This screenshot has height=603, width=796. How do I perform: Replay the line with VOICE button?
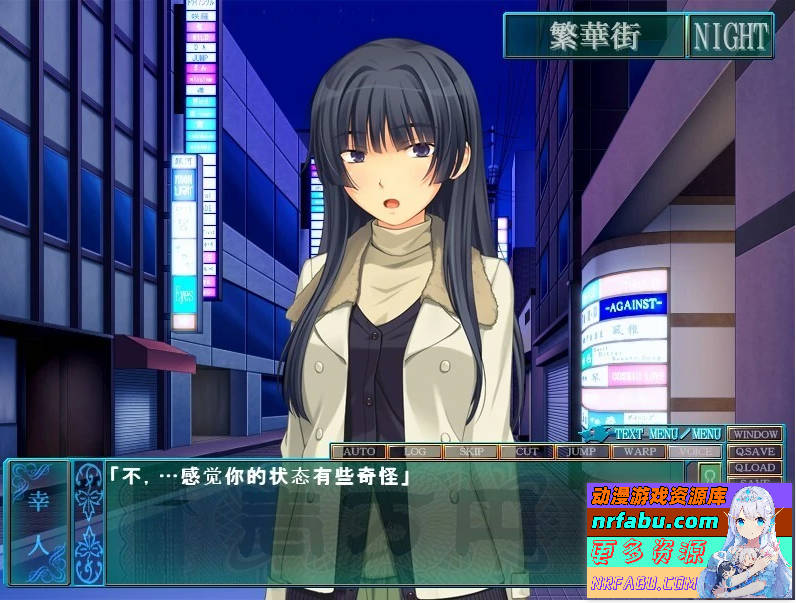[x=692, y=451]
